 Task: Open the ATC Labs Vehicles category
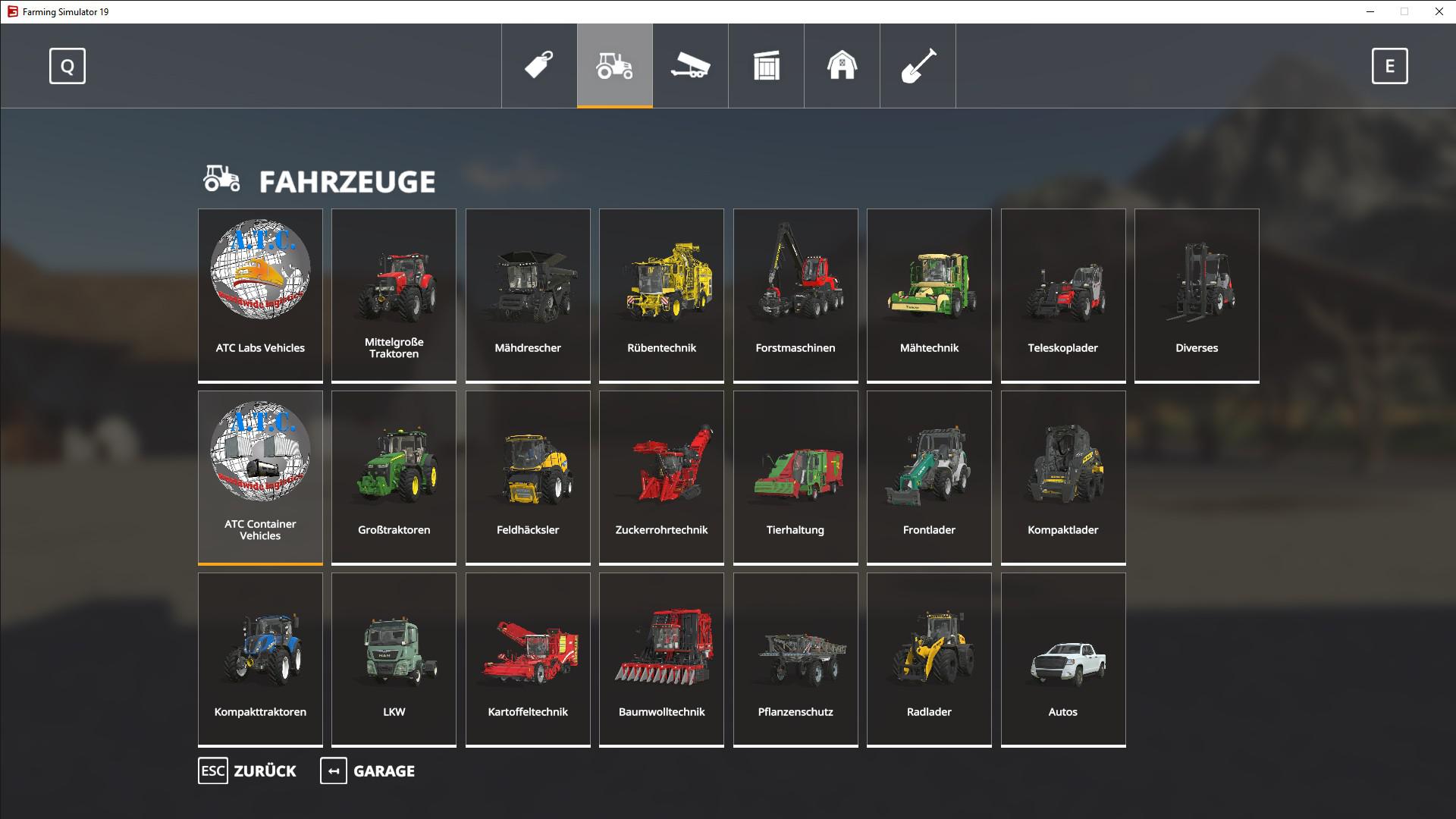(x=260, y=295)
